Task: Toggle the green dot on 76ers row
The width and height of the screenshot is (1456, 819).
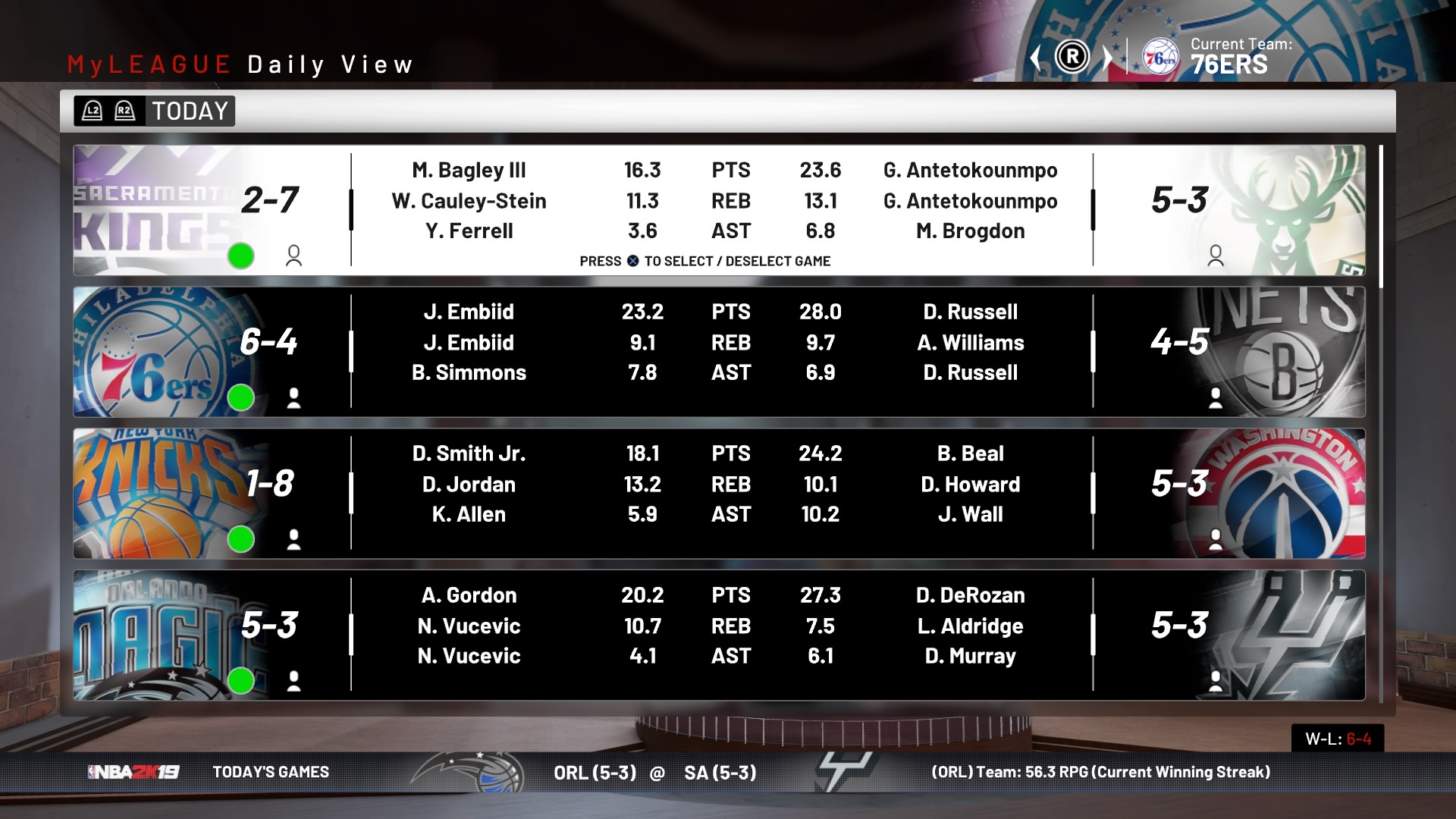Action: click(x=241, y=397)
